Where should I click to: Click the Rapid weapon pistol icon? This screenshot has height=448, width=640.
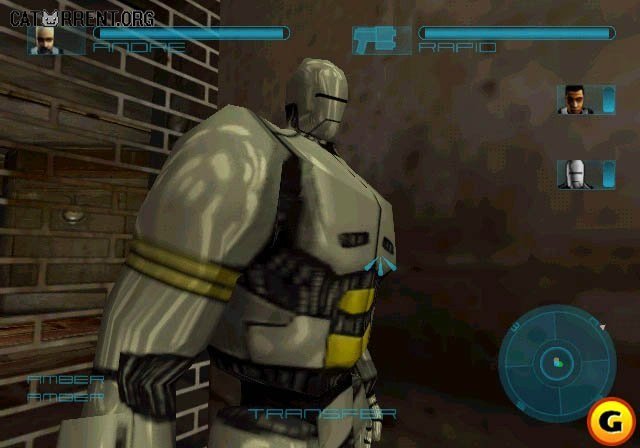coord(381,39)
